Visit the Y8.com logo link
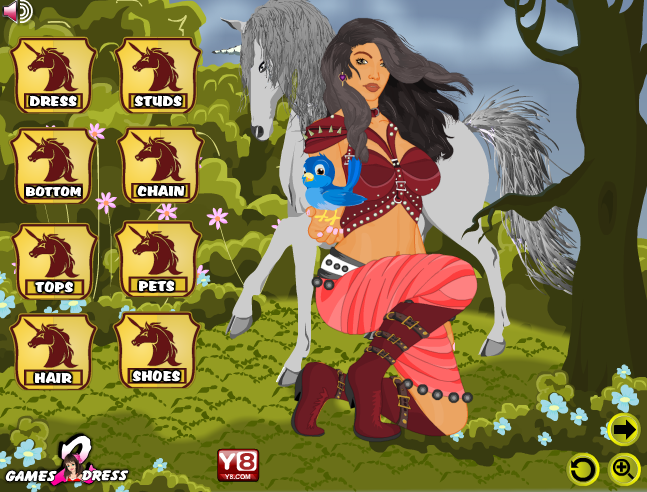647x492 pixels. pyautogui.click(x=238, y=464)
